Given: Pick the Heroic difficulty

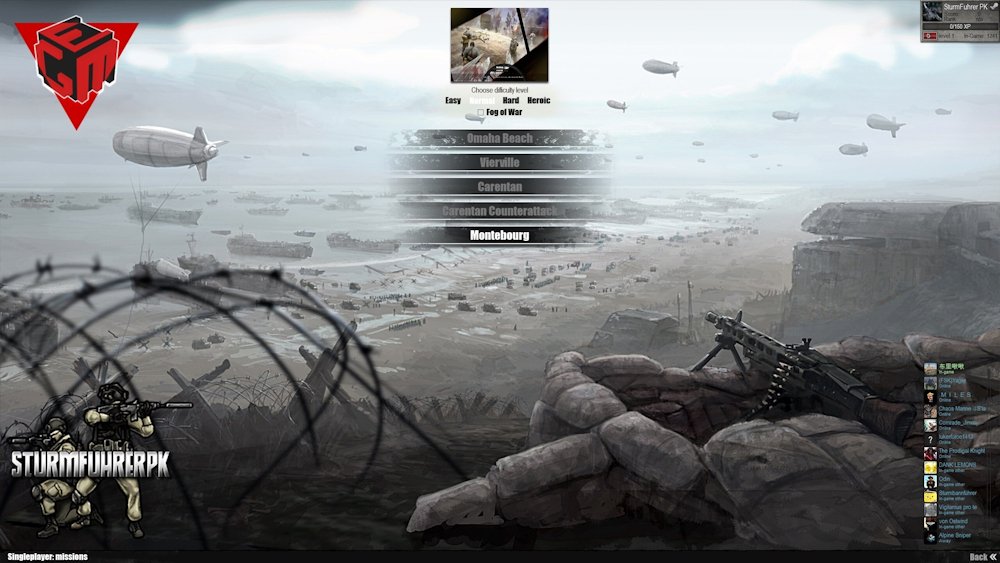Looking at the screenshot, I should (x=538, y=100).
